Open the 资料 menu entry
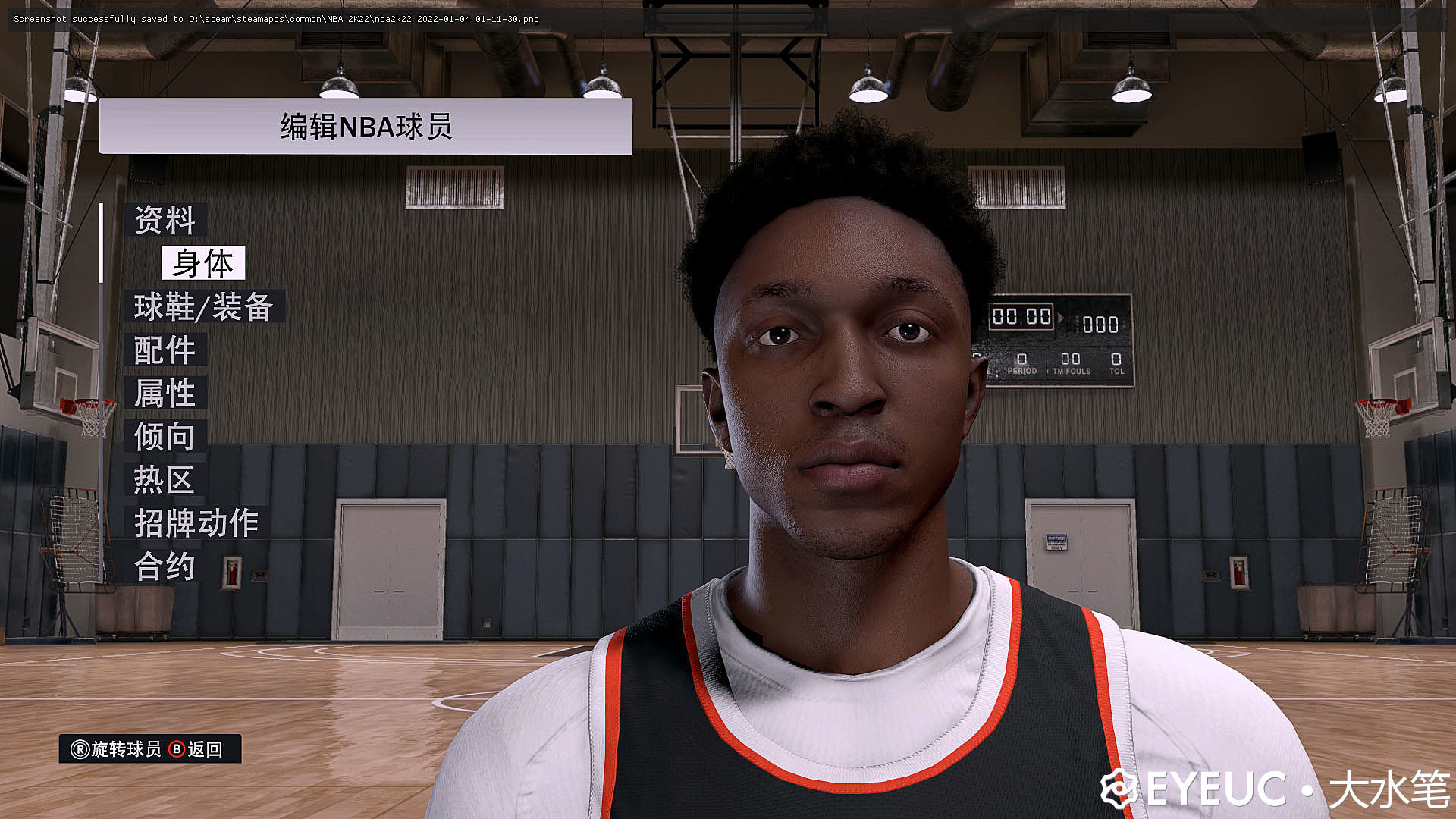Image resolution: width=1456 pixels, height=819 pixels. click(165, 221)
